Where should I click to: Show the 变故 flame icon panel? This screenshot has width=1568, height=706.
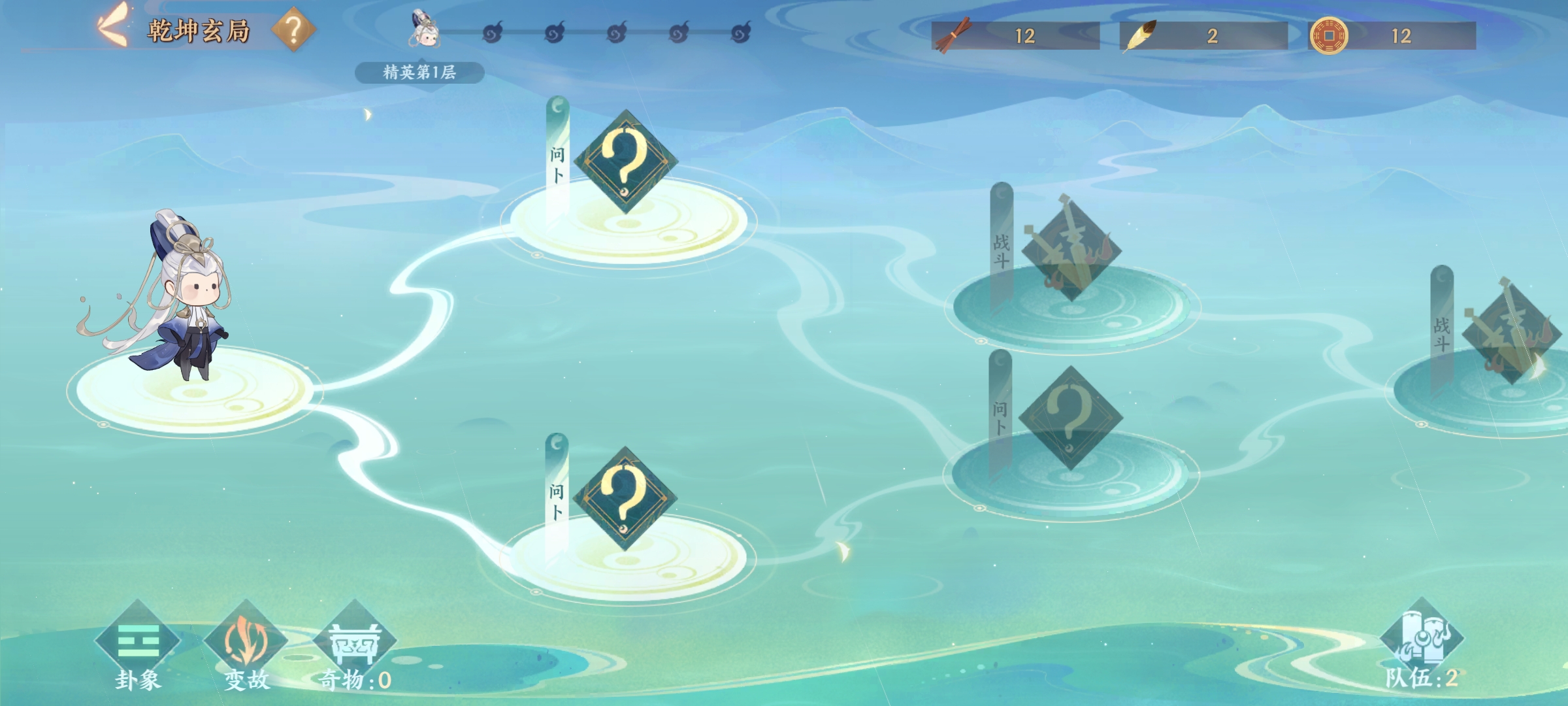(246, 643)
